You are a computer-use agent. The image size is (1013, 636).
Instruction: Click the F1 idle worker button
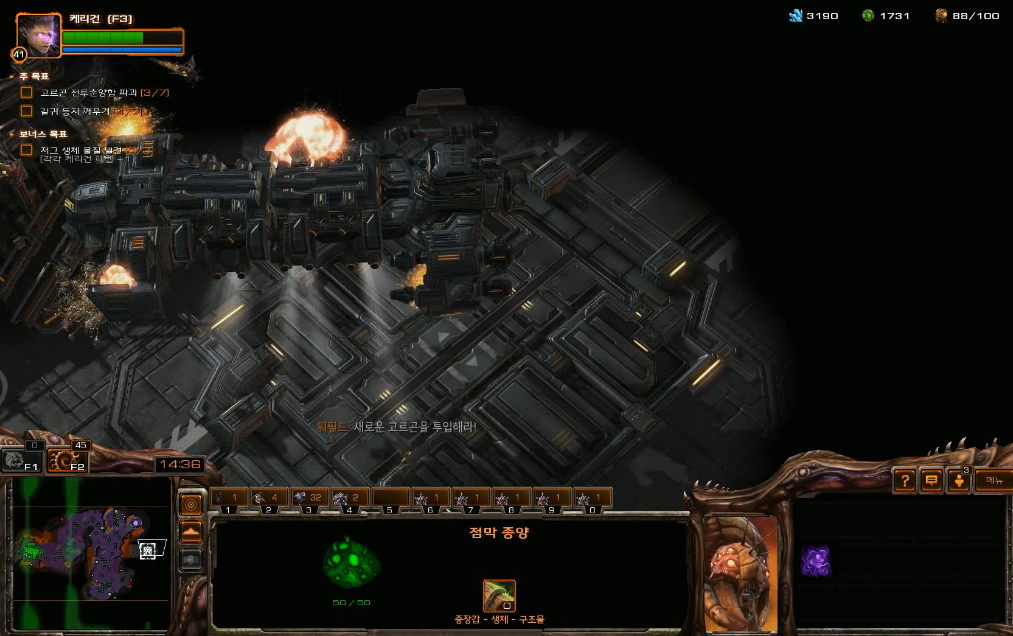point(21,460)
